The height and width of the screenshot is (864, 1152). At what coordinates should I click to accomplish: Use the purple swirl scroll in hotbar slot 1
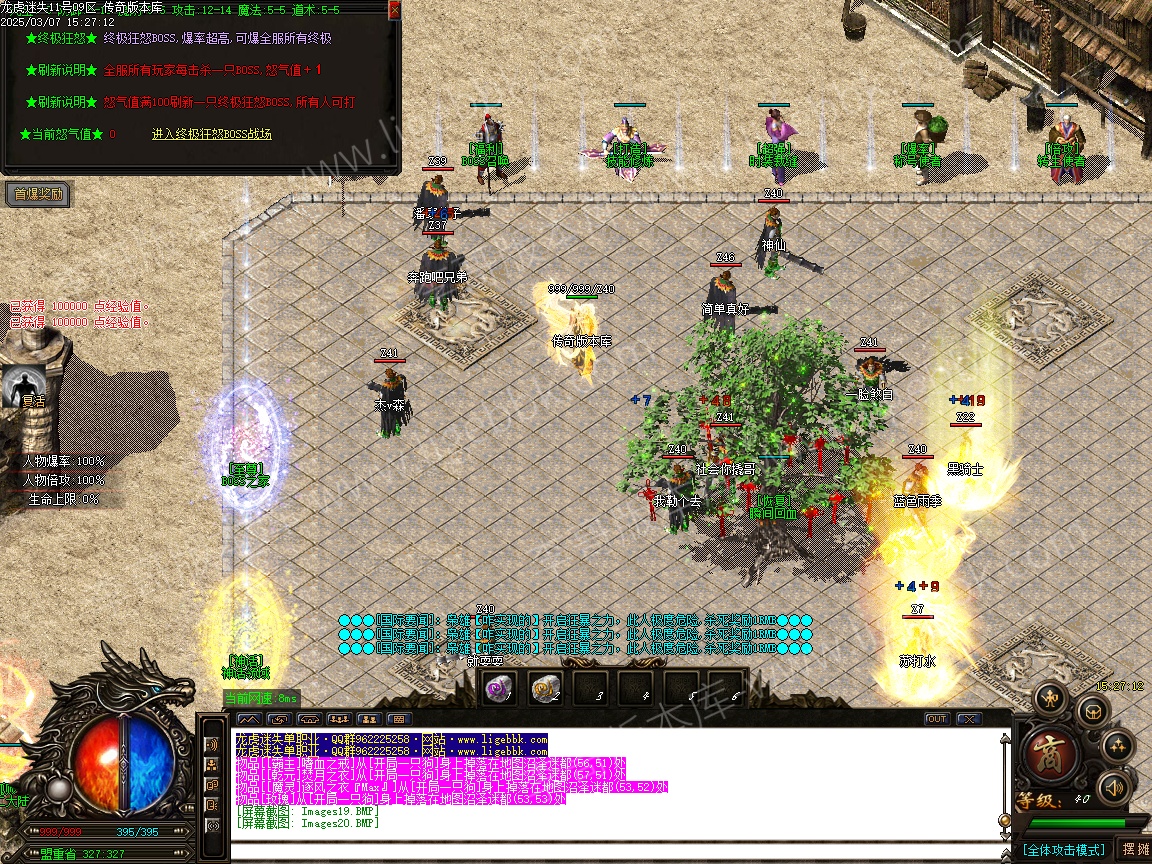tap(497, 688)
